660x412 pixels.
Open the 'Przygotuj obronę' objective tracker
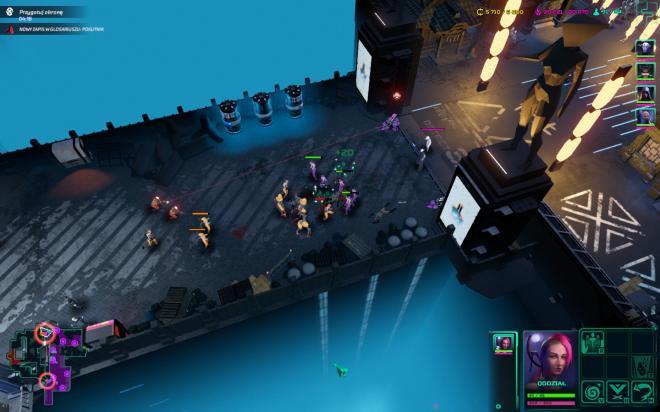(x=40, y=13)
